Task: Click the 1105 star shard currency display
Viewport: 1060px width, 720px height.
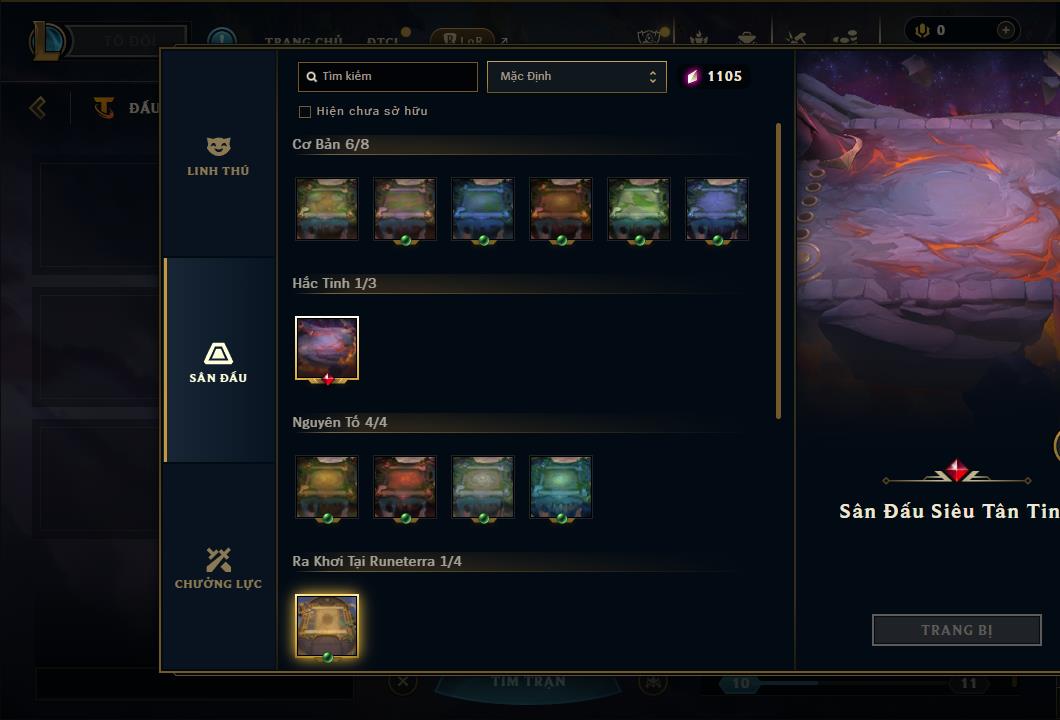Action: pyautogui.click(x=713, y=77)
